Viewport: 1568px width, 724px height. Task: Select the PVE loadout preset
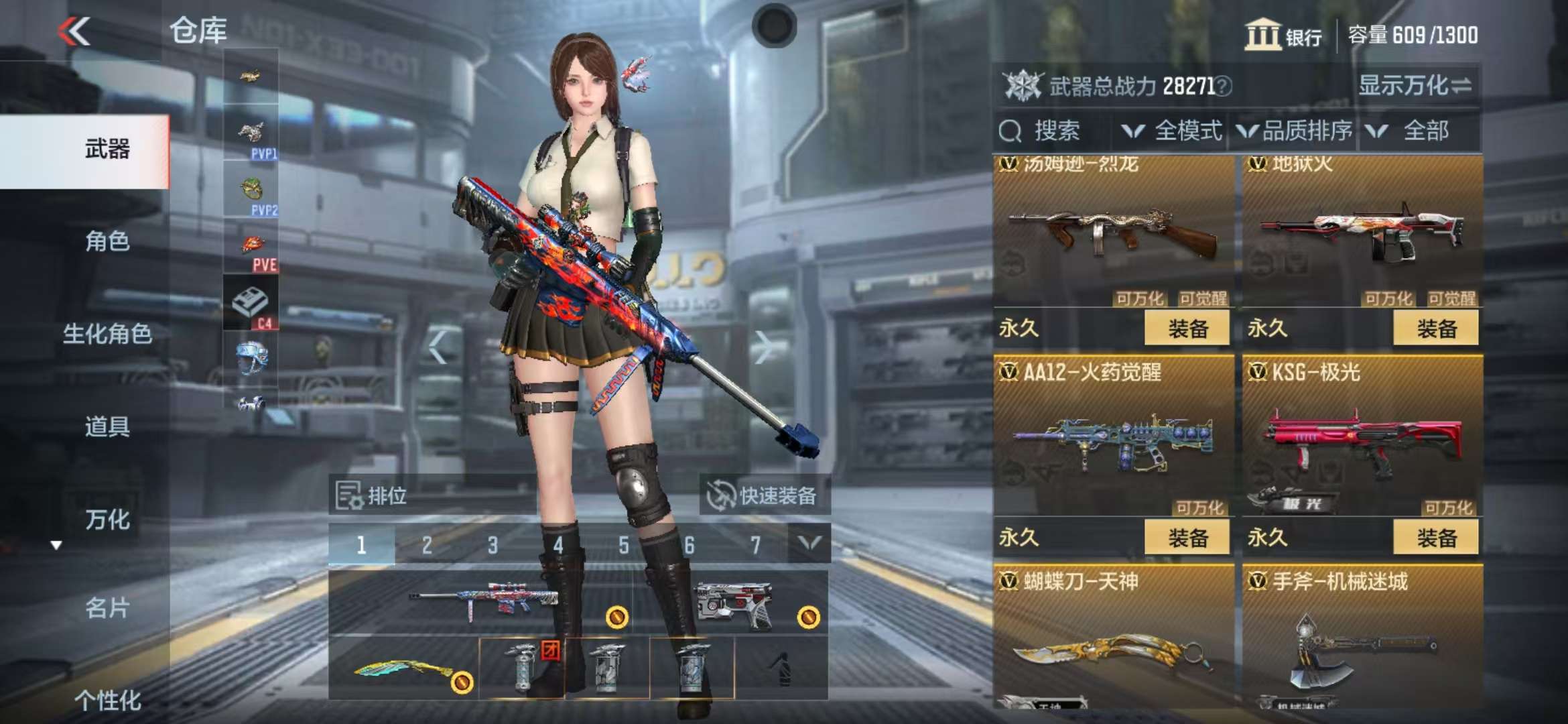coord(251,248)
